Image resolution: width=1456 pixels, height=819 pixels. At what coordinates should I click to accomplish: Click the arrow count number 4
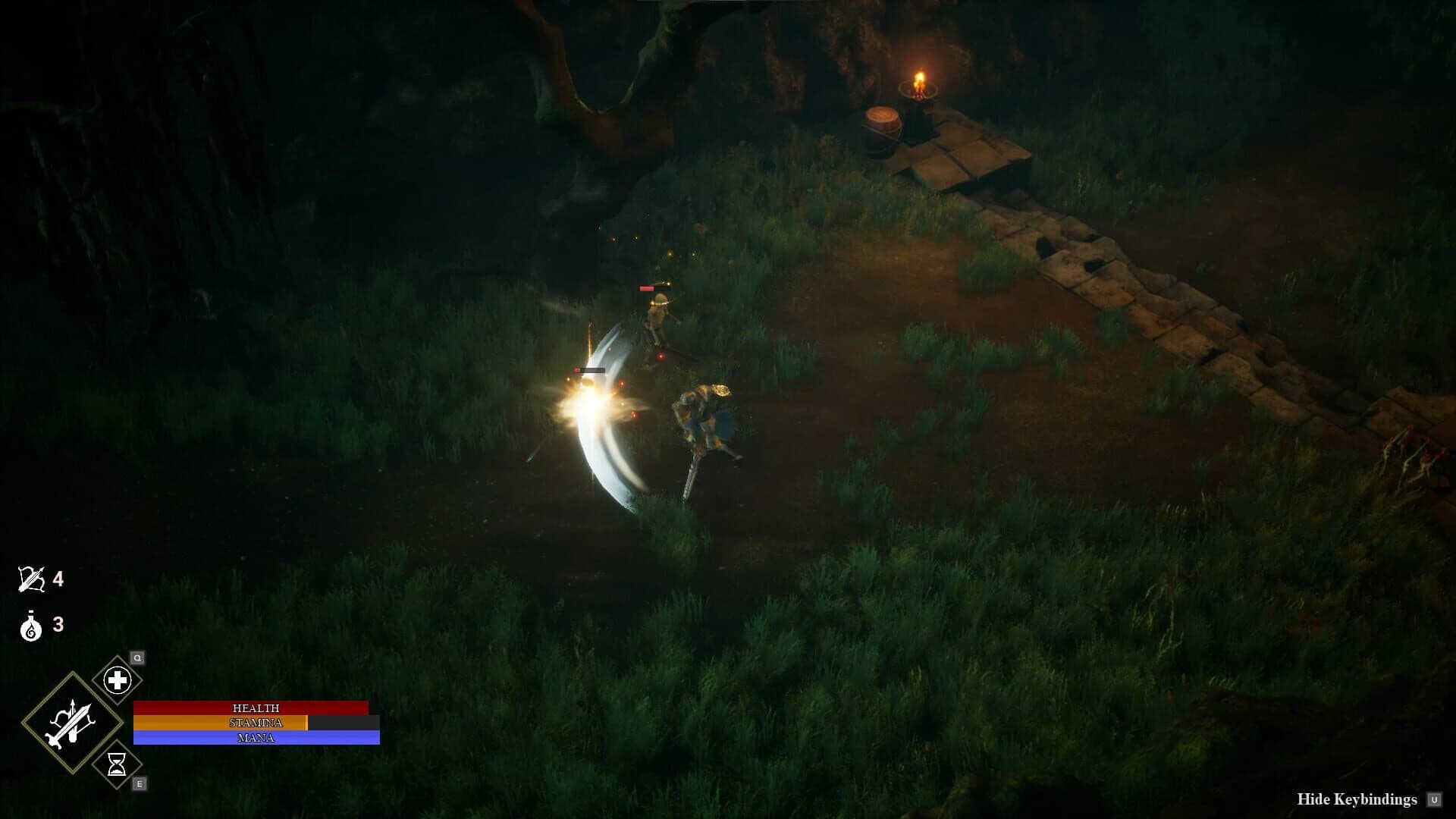59,579
